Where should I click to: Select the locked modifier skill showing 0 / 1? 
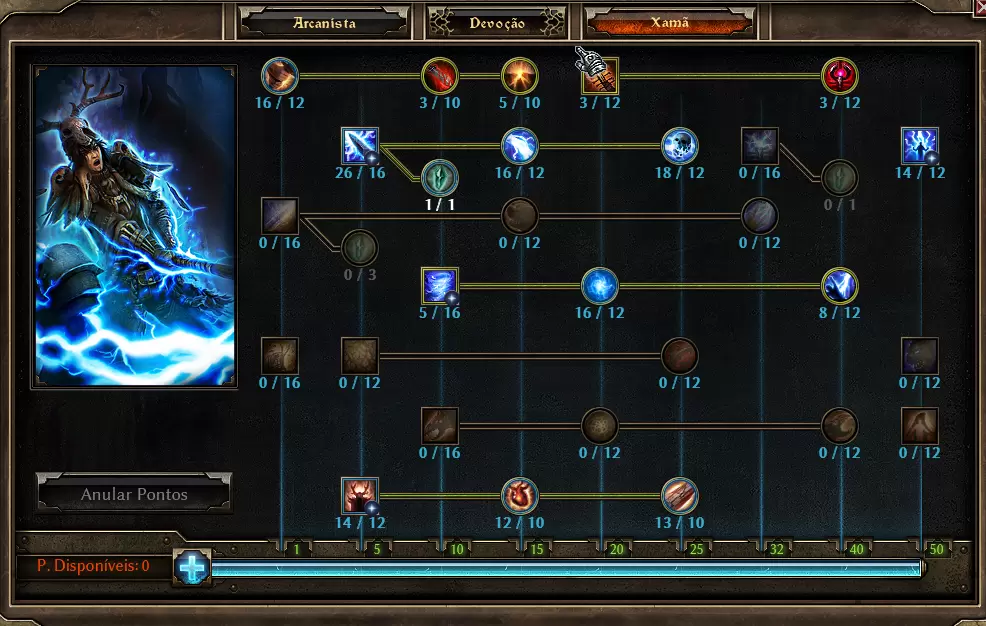click(840, 178)
